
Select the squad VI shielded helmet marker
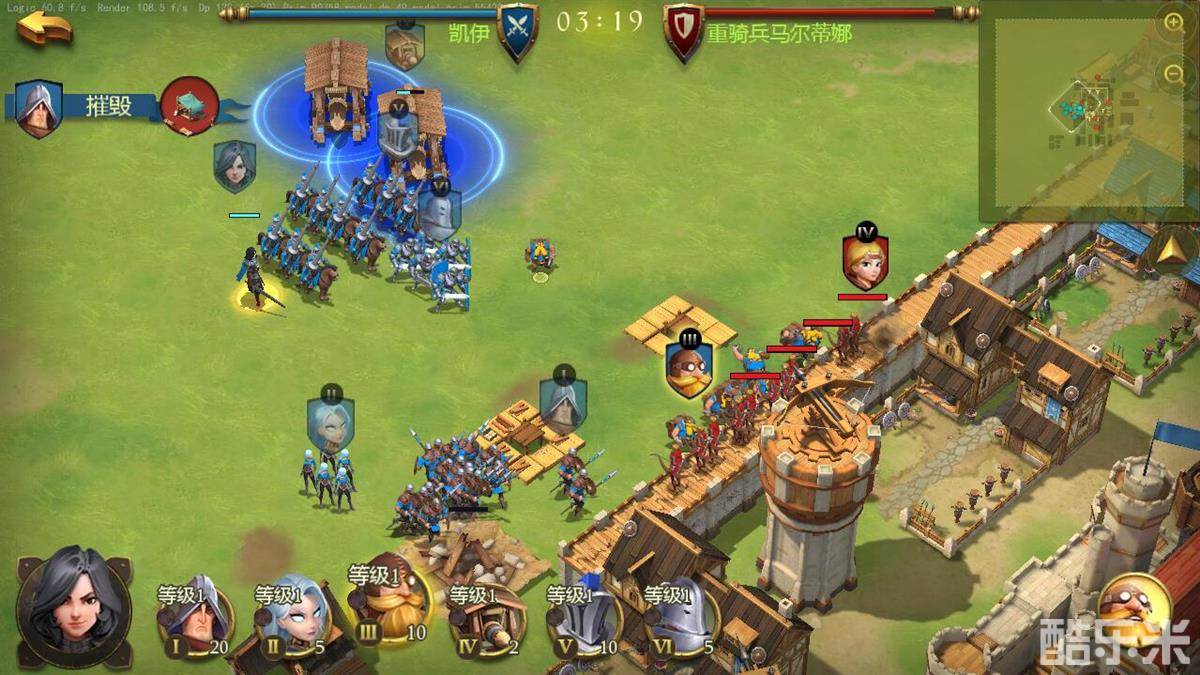[x=439, y=210]
